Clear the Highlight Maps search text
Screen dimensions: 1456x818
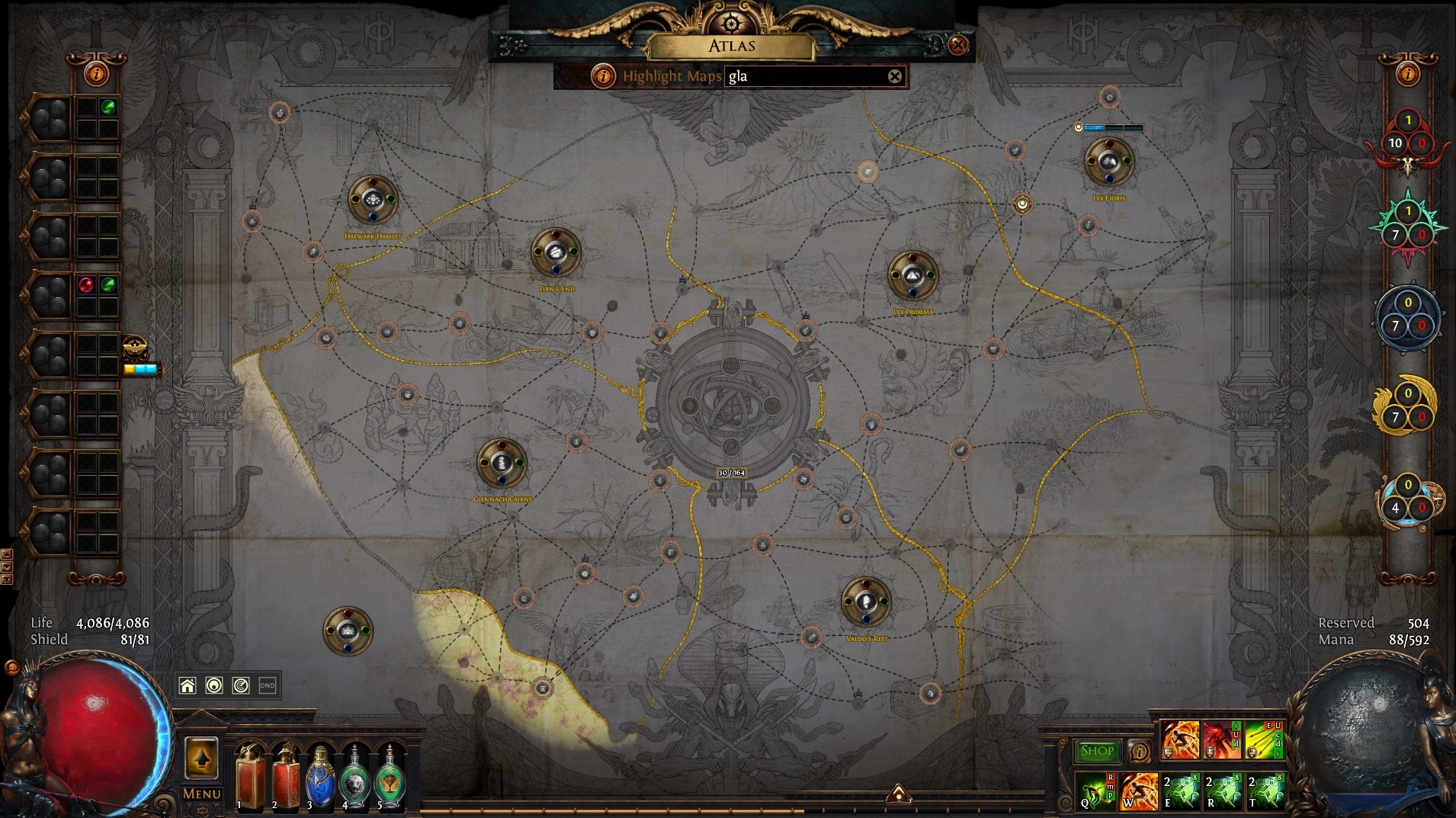point(895,76)
